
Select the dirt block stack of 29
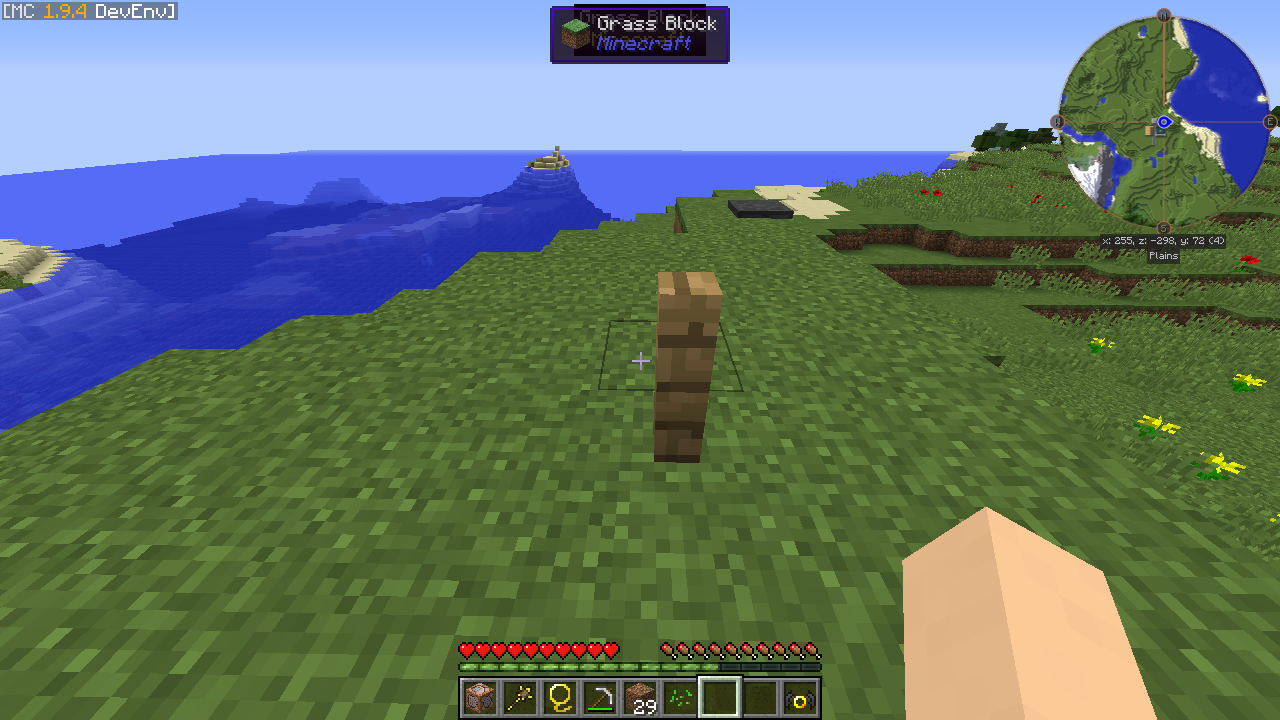coord(640,698)
